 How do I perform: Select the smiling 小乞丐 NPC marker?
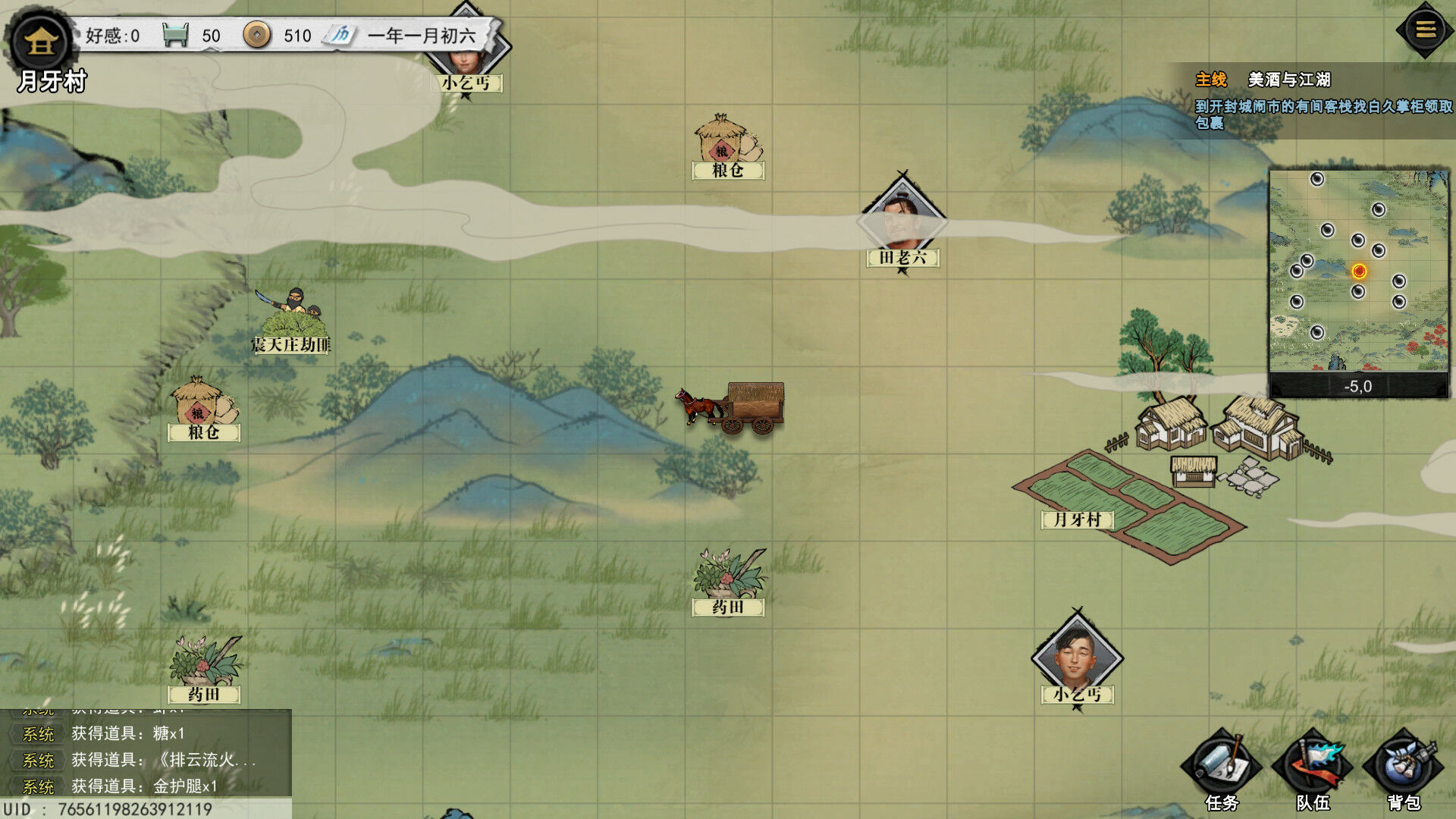(x=1077, y=657)
